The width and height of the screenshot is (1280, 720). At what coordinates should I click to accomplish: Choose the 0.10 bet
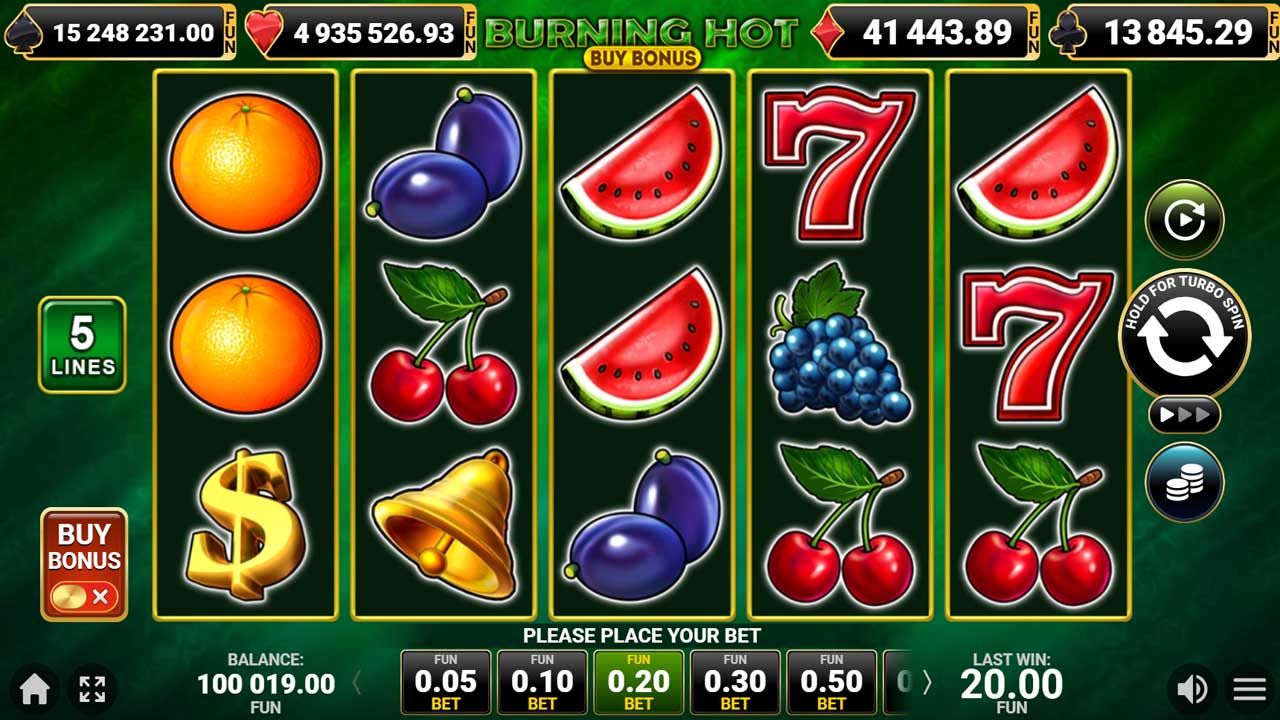[542, 683]
